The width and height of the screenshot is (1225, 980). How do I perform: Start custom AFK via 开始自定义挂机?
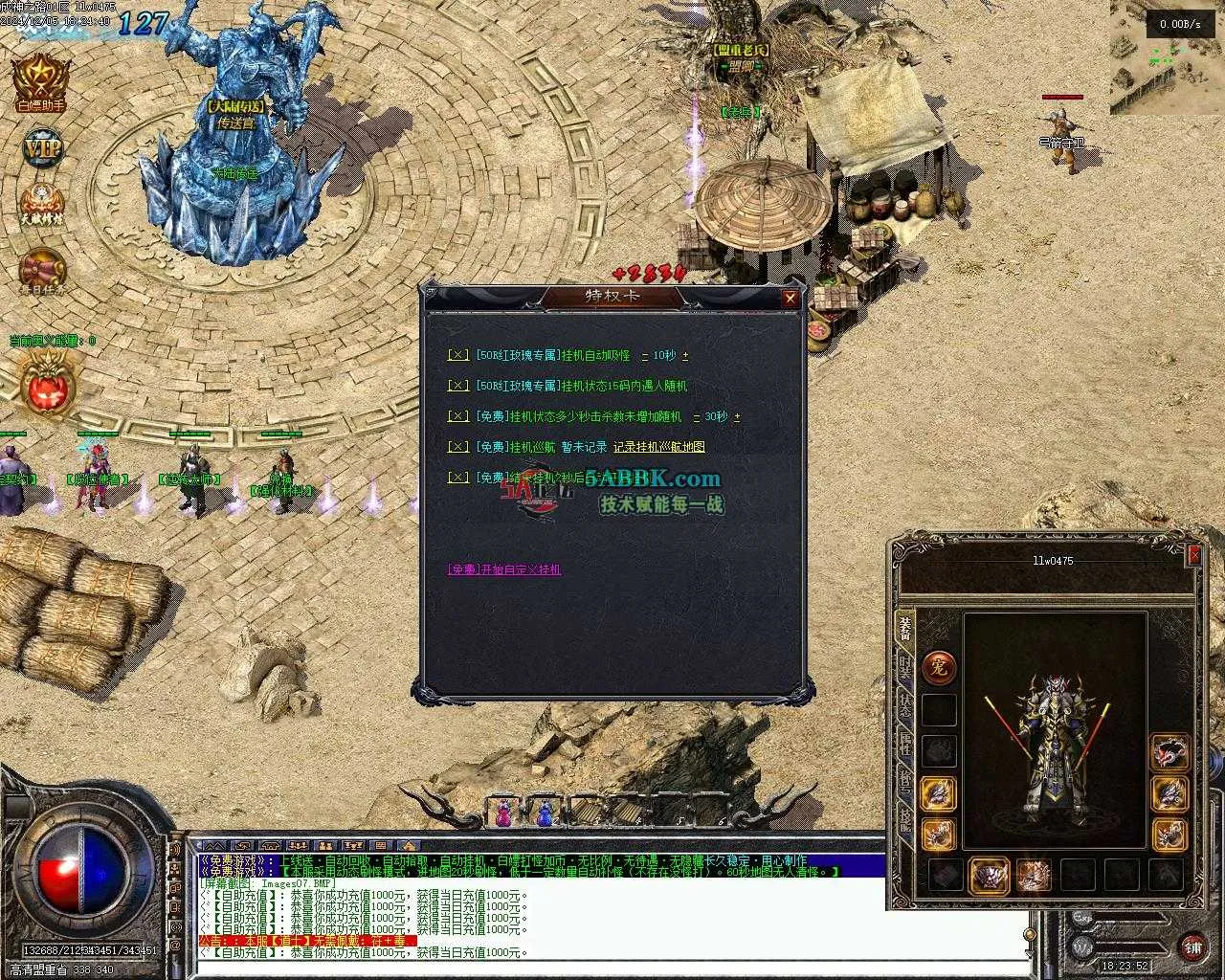tap(504, 569)
